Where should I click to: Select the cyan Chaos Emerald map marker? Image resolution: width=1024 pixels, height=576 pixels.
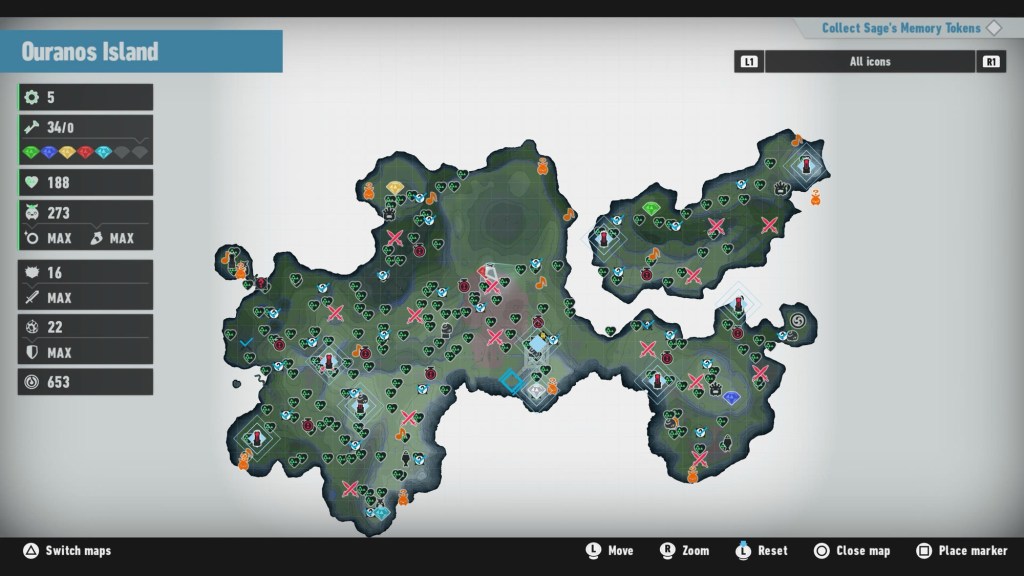click(382, 512)
